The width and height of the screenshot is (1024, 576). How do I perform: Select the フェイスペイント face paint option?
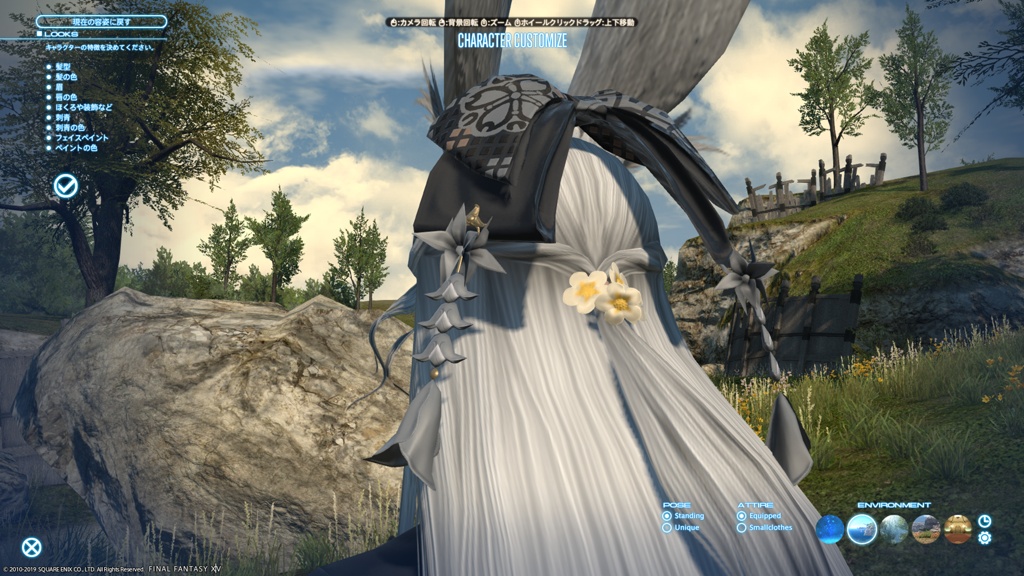80,138
